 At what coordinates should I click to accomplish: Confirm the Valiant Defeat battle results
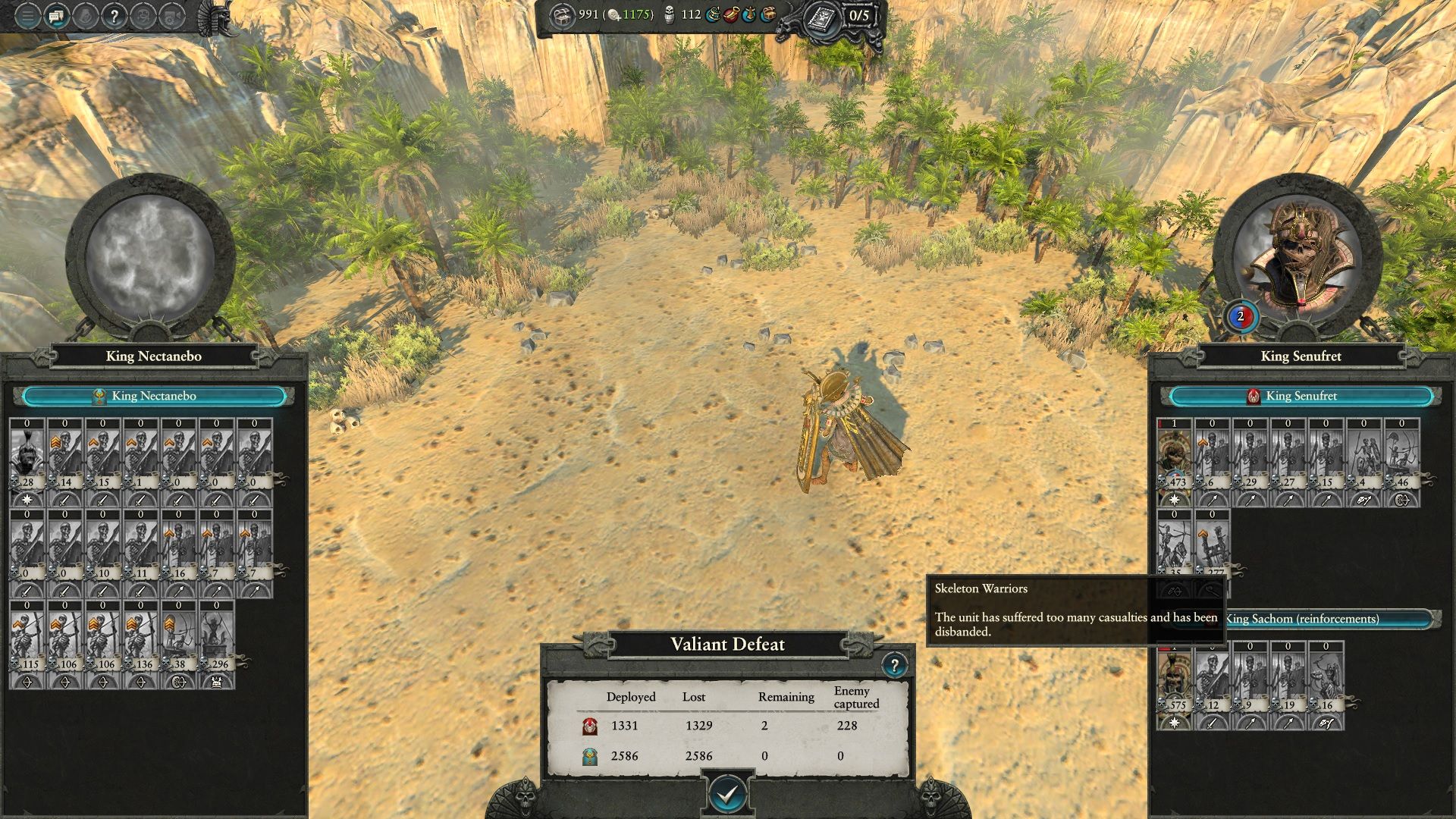coord(727,794)
